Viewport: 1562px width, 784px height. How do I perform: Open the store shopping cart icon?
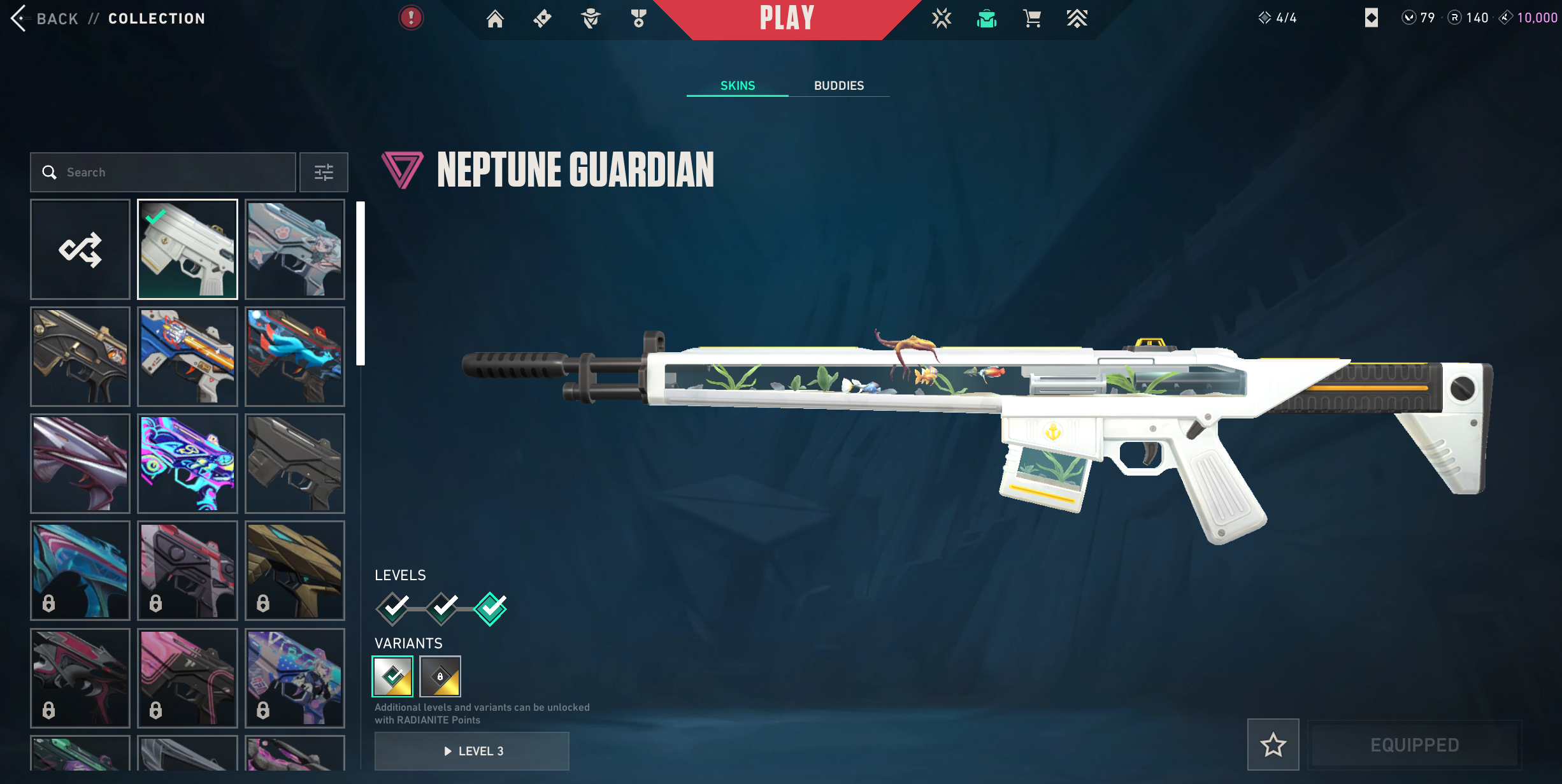click(1032, 18)
